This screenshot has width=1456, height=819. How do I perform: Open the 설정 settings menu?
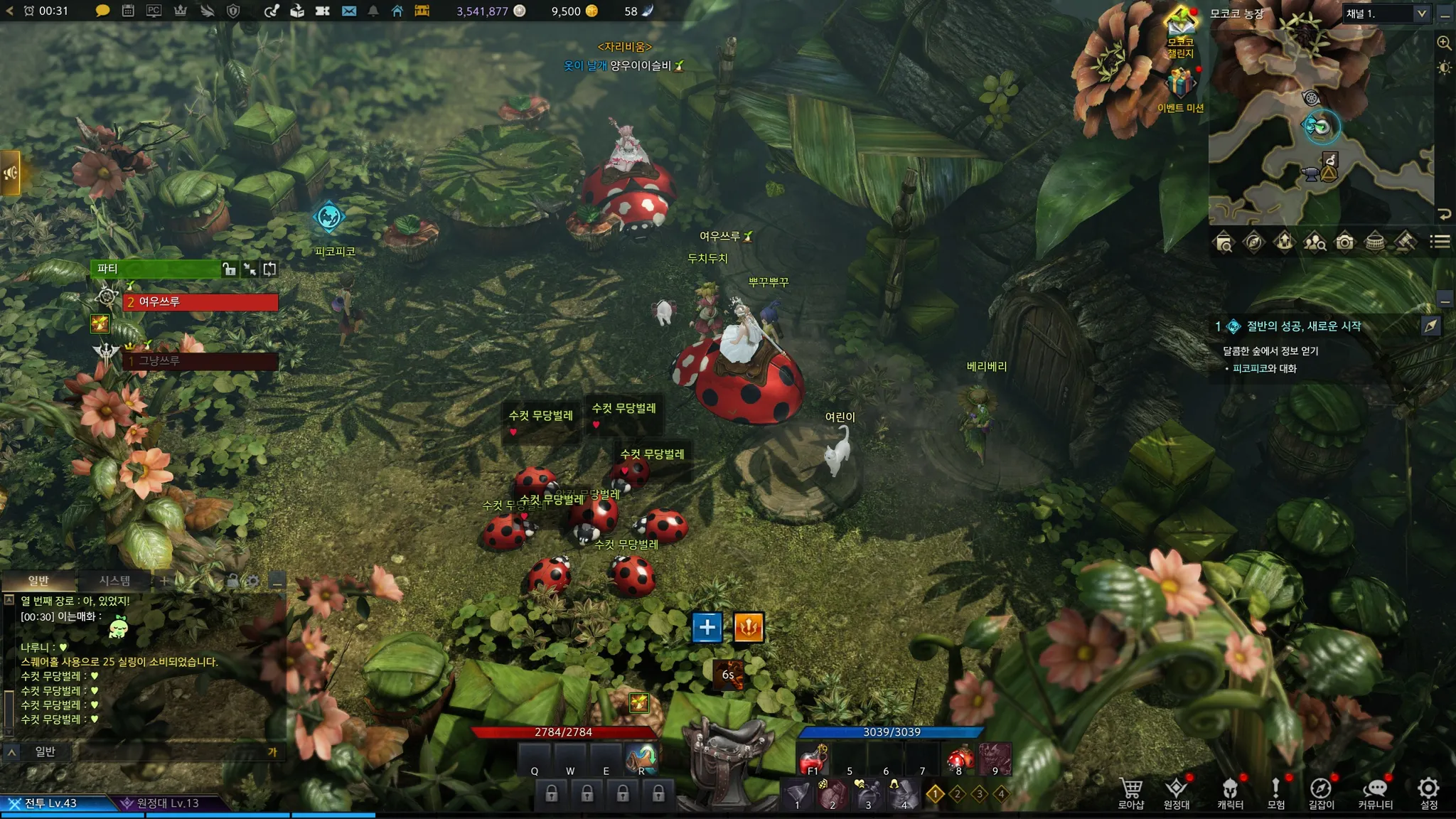click(x=1428, y=793)
